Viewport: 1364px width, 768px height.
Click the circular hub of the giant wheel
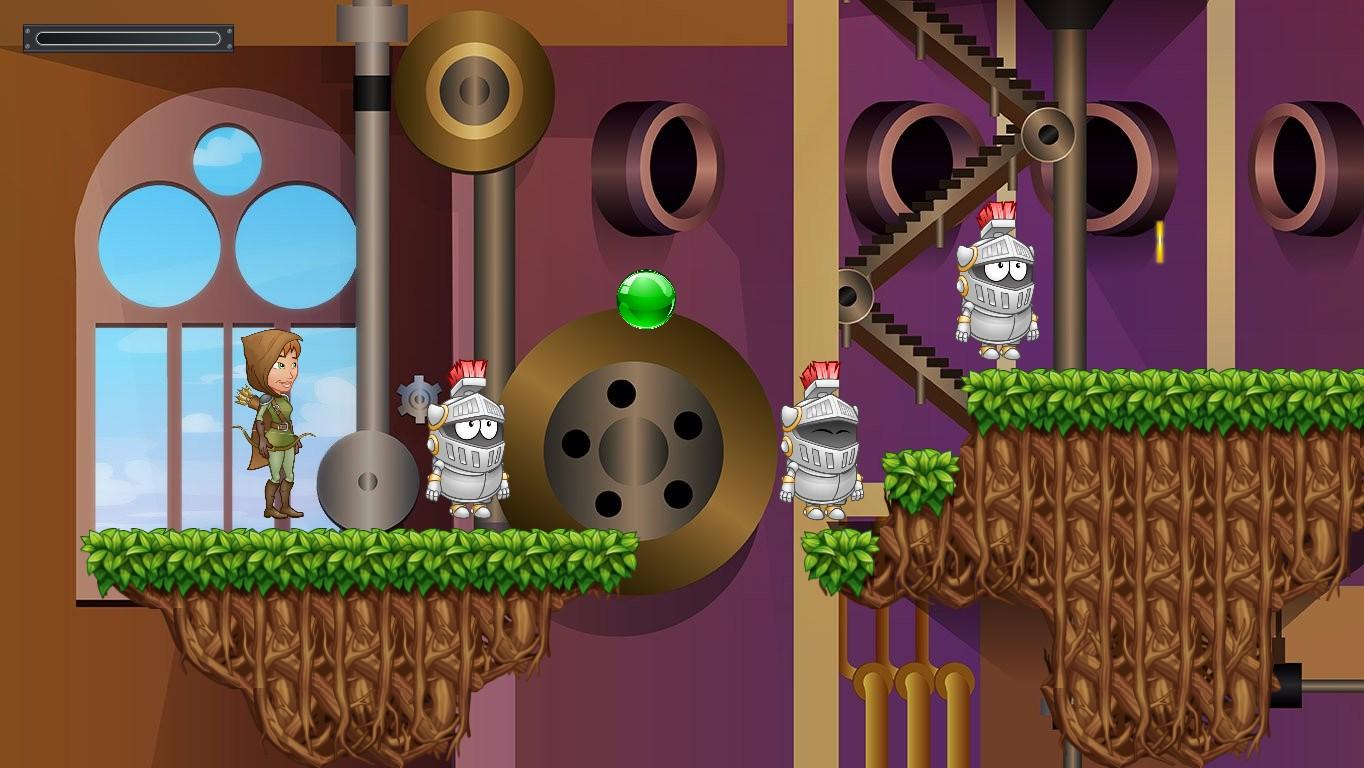tap(632, 452)
